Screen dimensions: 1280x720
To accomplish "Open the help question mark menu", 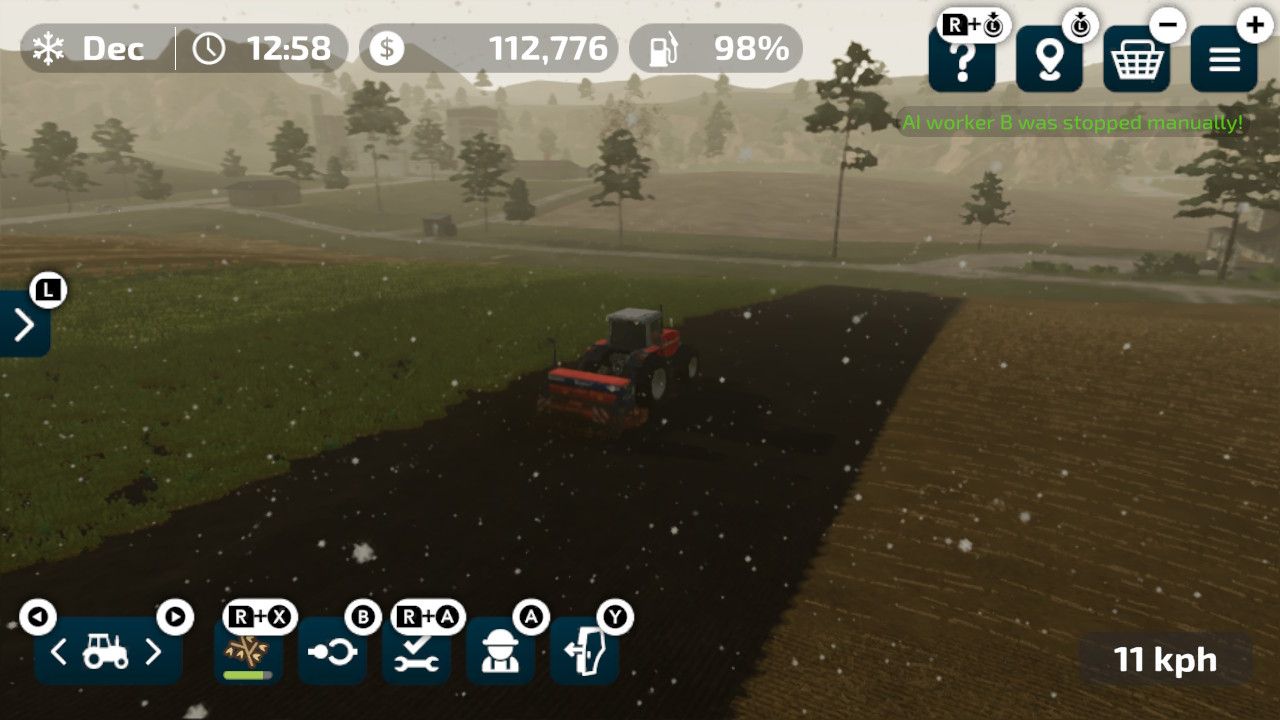I will (961, 61).
